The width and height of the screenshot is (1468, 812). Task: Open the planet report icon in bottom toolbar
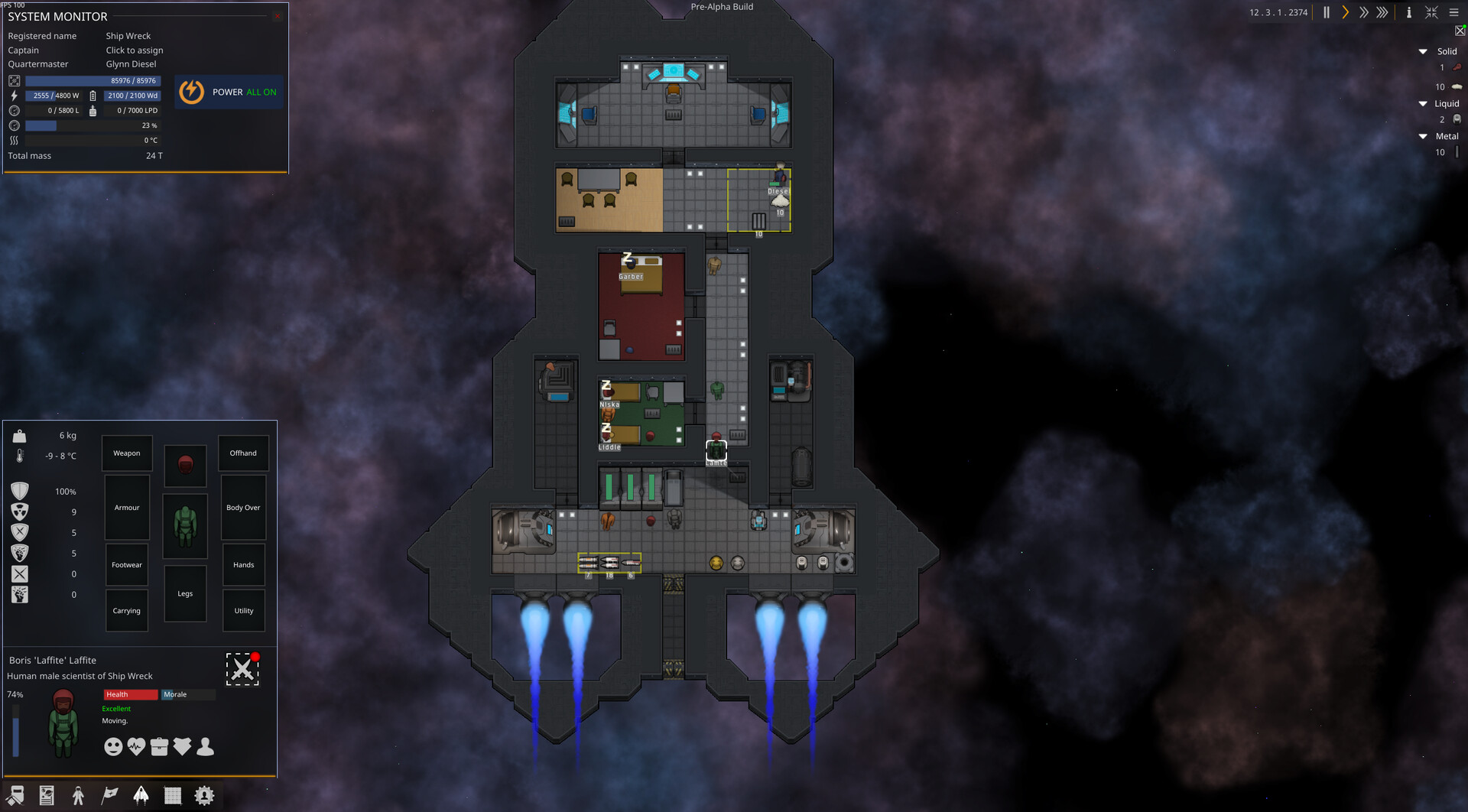(x=47, y=795)
